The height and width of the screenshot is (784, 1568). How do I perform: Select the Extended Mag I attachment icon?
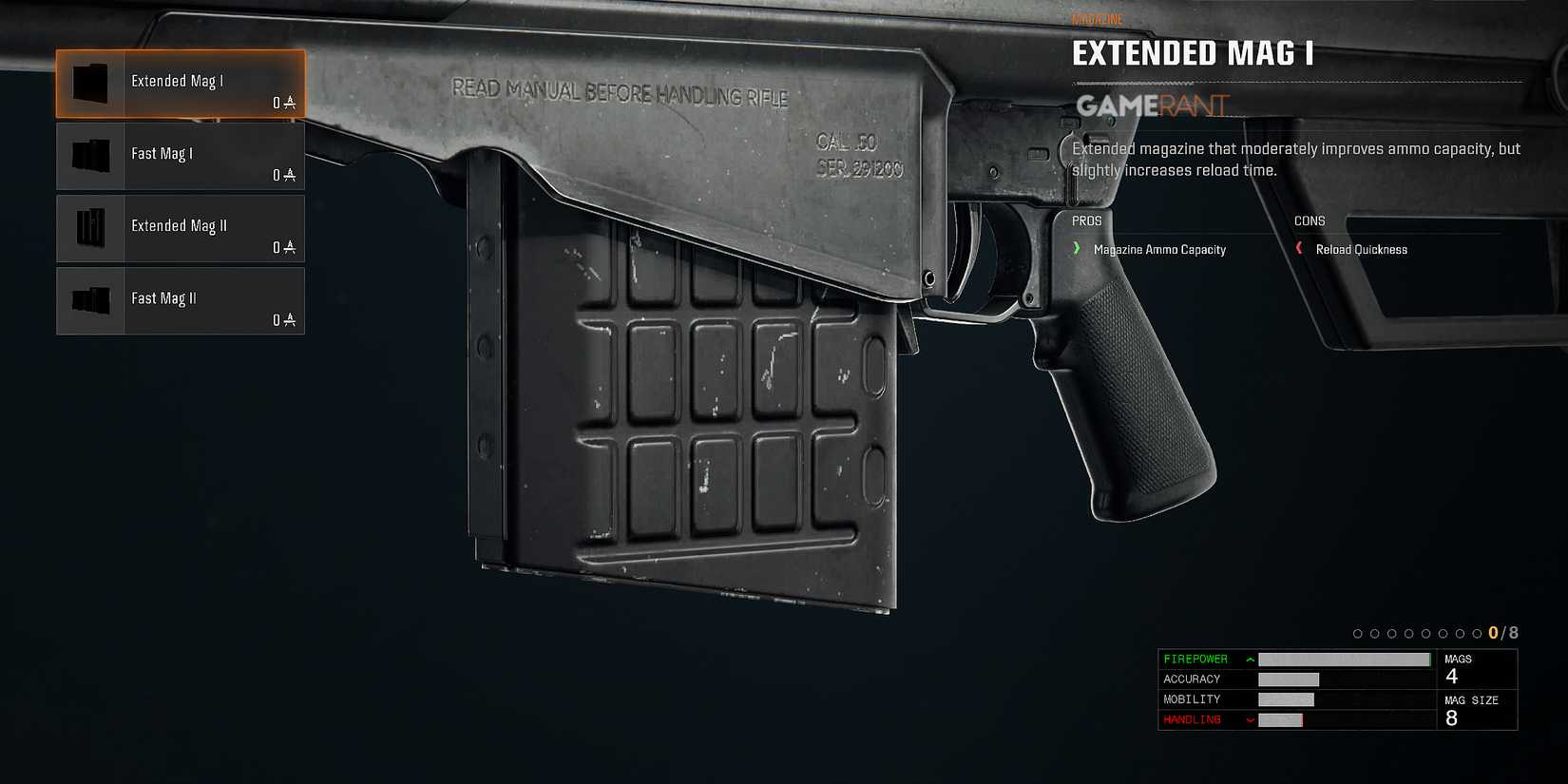pyautogui.click(x=90, y=83)
